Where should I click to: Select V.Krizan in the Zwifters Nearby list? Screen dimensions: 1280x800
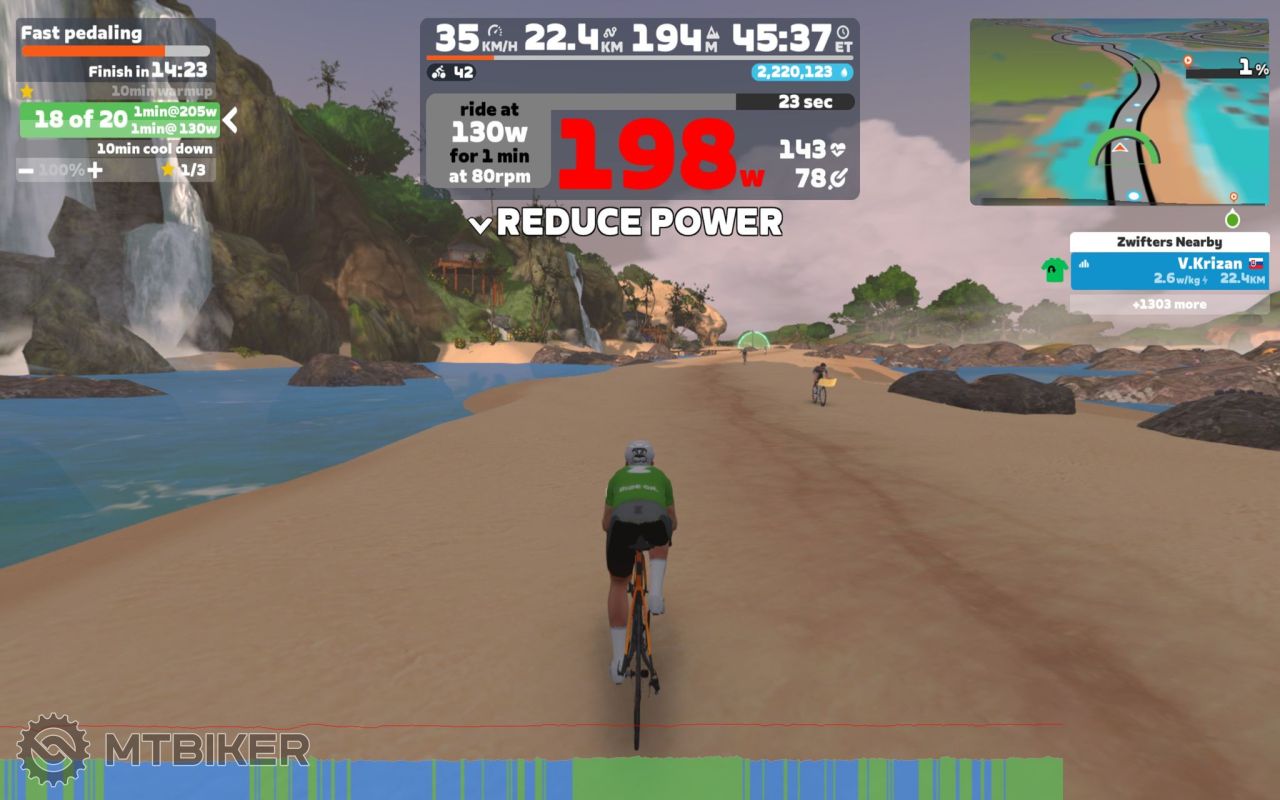click(1169, 271)
